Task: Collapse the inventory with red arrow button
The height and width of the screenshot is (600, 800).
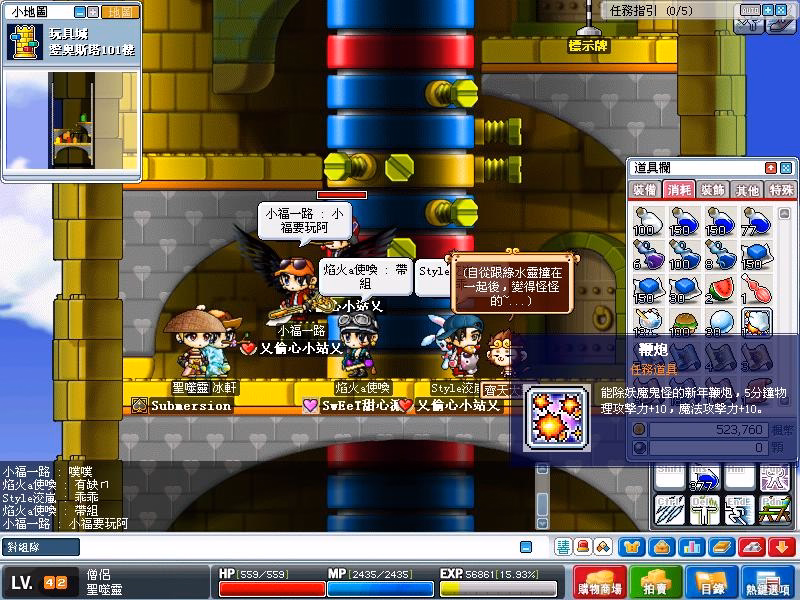Action: [771, 168]
